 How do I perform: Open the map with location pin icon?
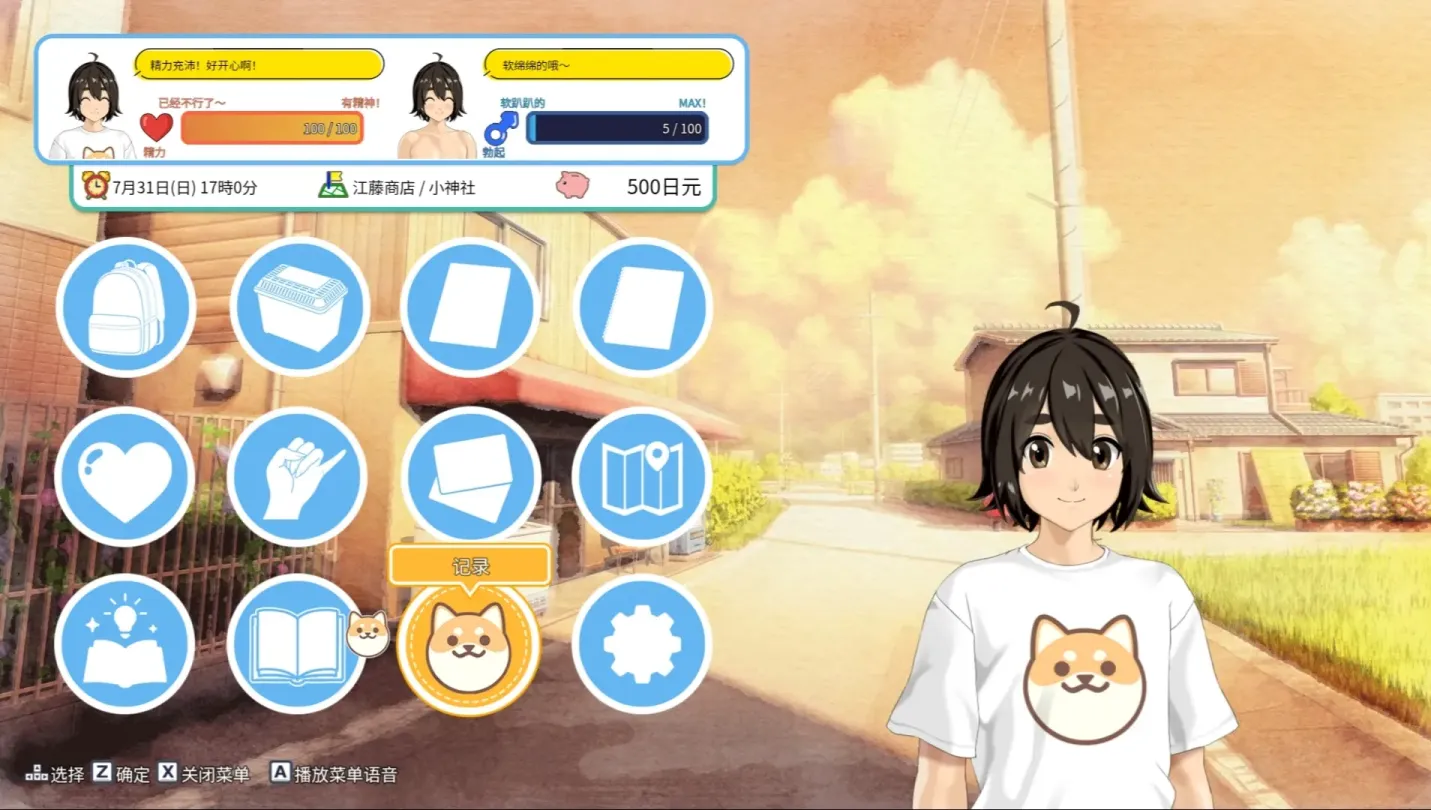[642, 477]
